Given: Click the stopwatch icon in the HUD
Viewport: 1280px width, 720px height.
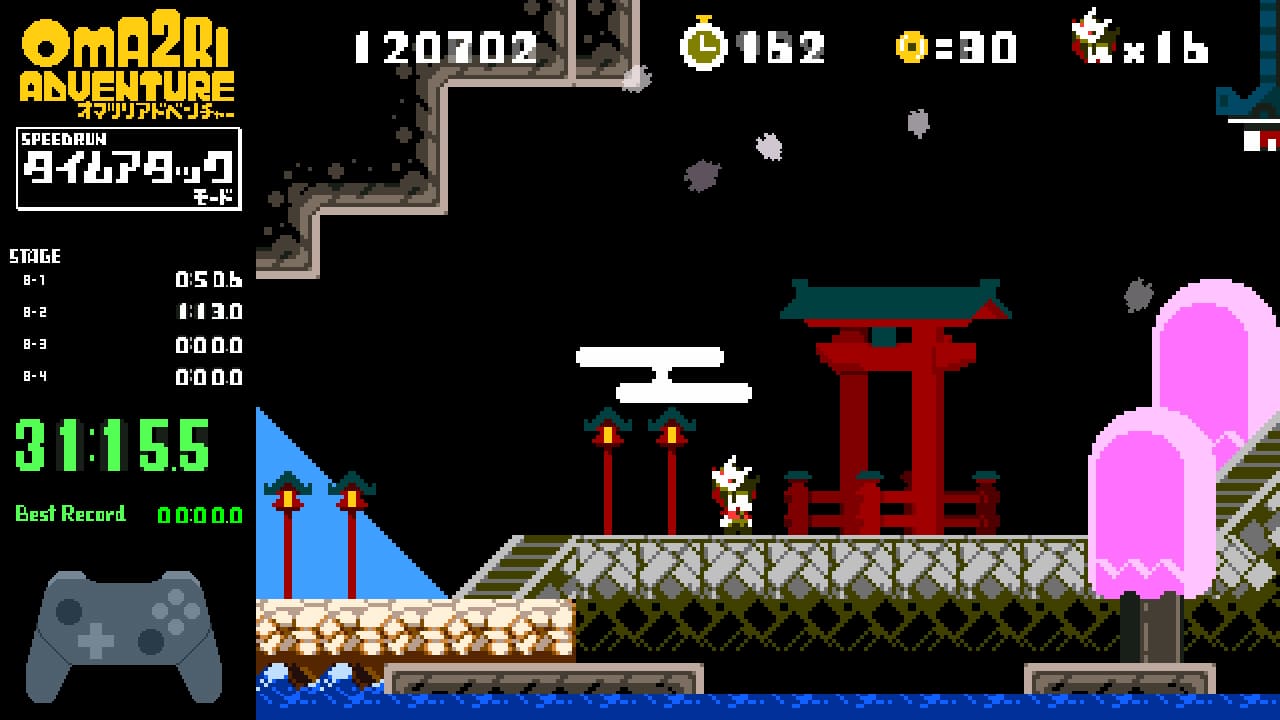Looking at the screenshot, I should click(704, 44).
